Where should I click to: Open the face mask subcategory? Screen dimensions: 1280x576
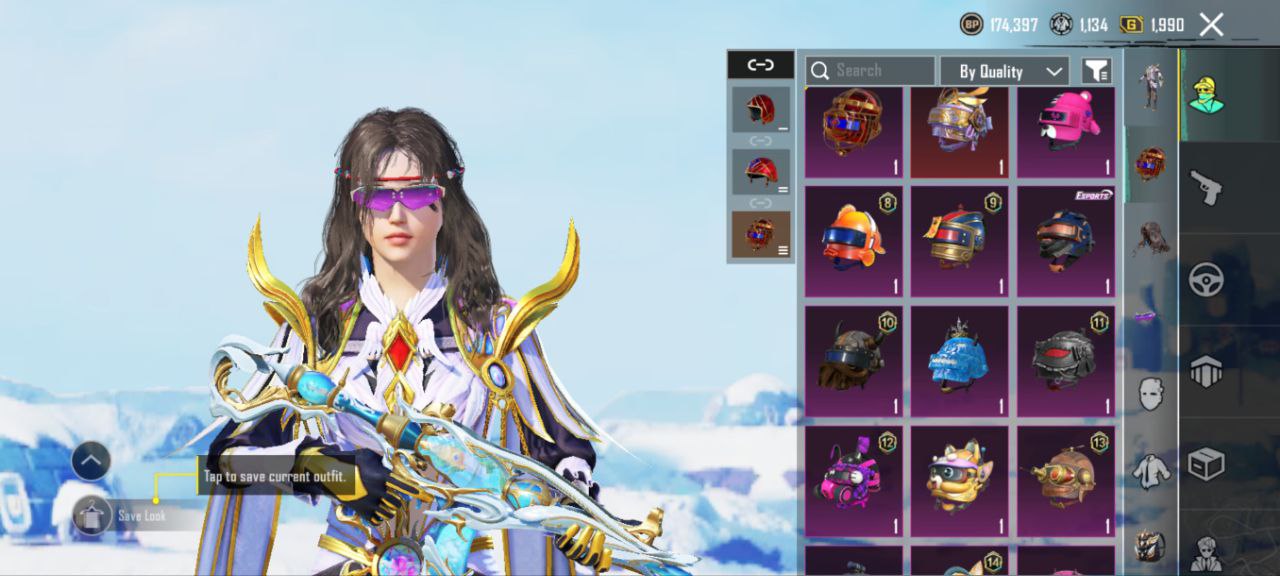click(1151, 393)
